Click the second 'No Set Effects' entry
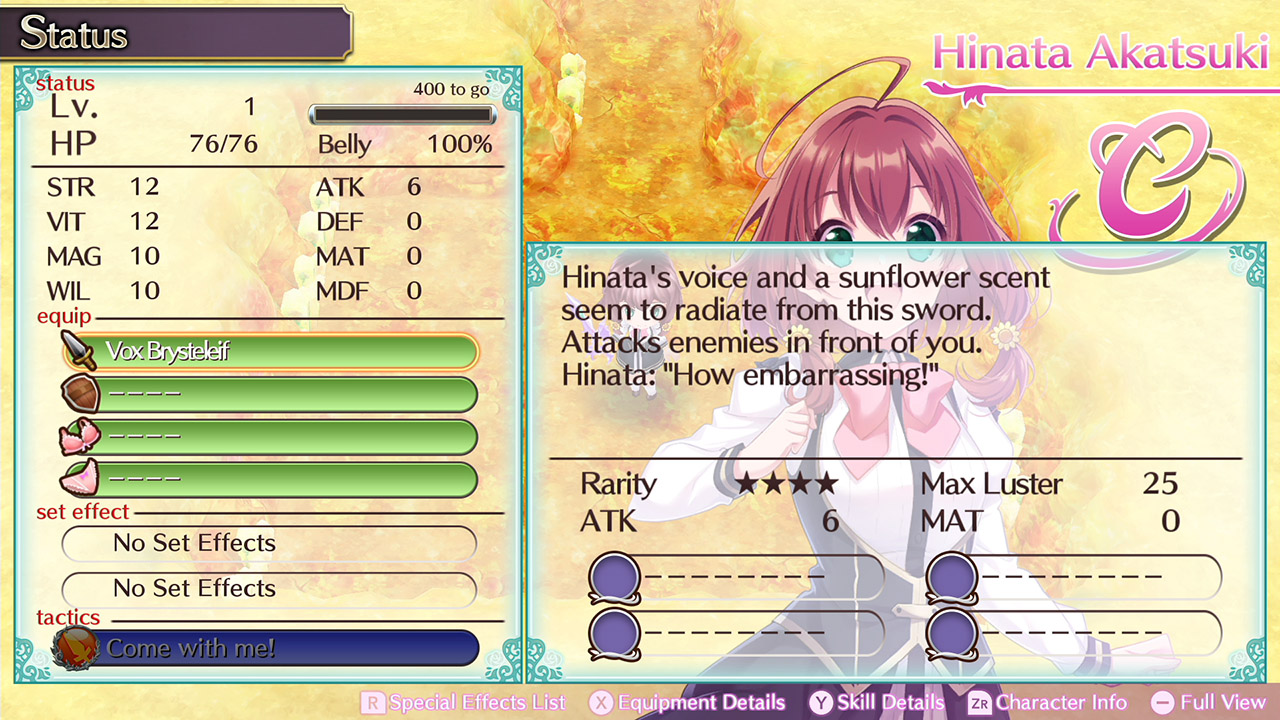Image resolution: width=1280 pixels, height=720 pixels. (270, 589)
